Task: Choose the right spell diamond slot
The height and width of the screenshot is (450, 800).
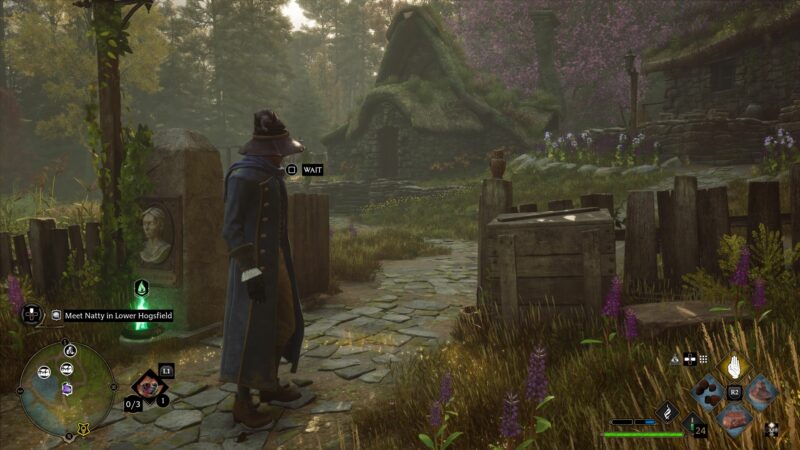Action: pyautogui.click(x=760, y=391)
